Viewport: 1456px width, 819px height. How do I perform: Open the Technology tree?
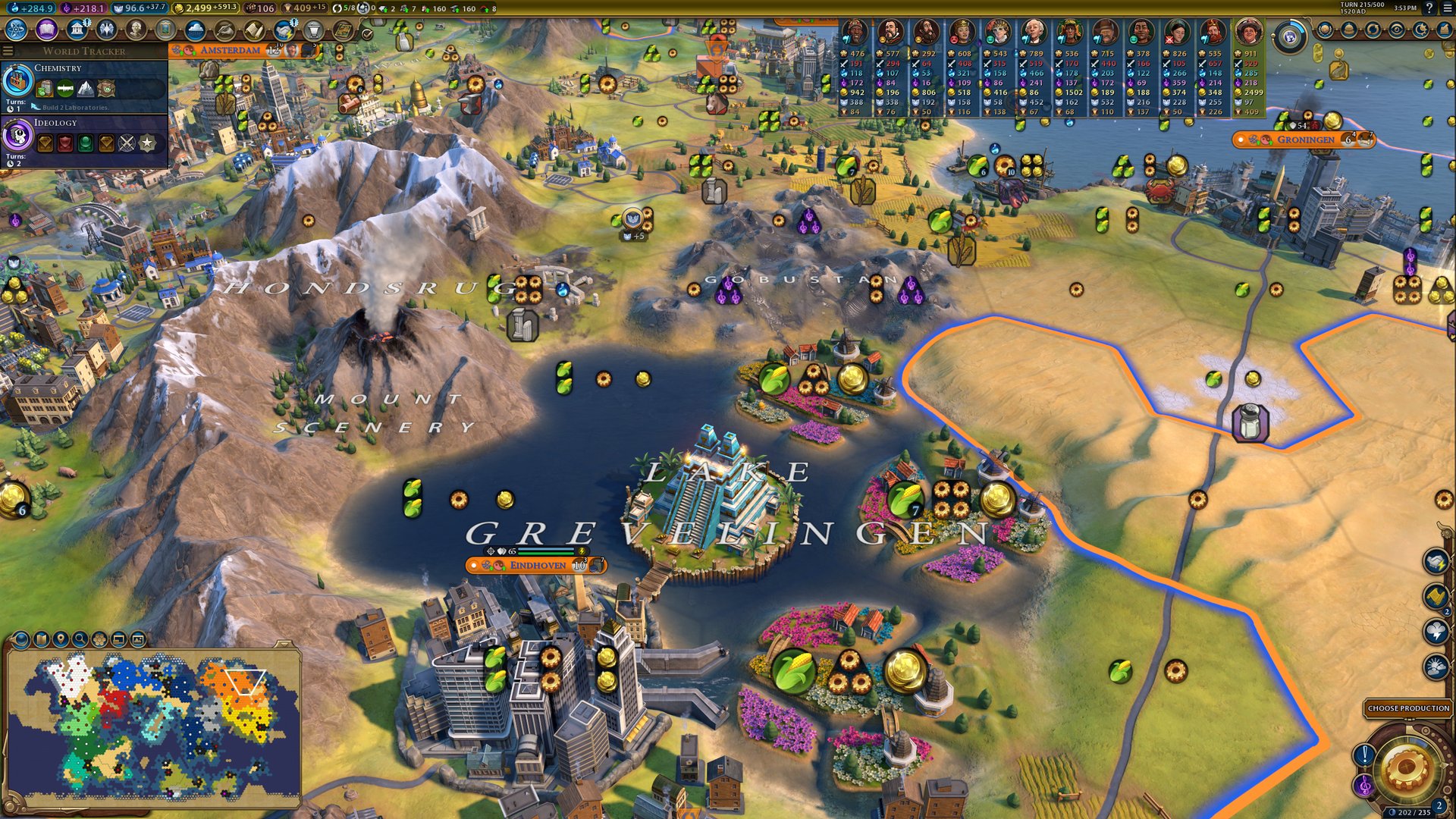(17, 30)
